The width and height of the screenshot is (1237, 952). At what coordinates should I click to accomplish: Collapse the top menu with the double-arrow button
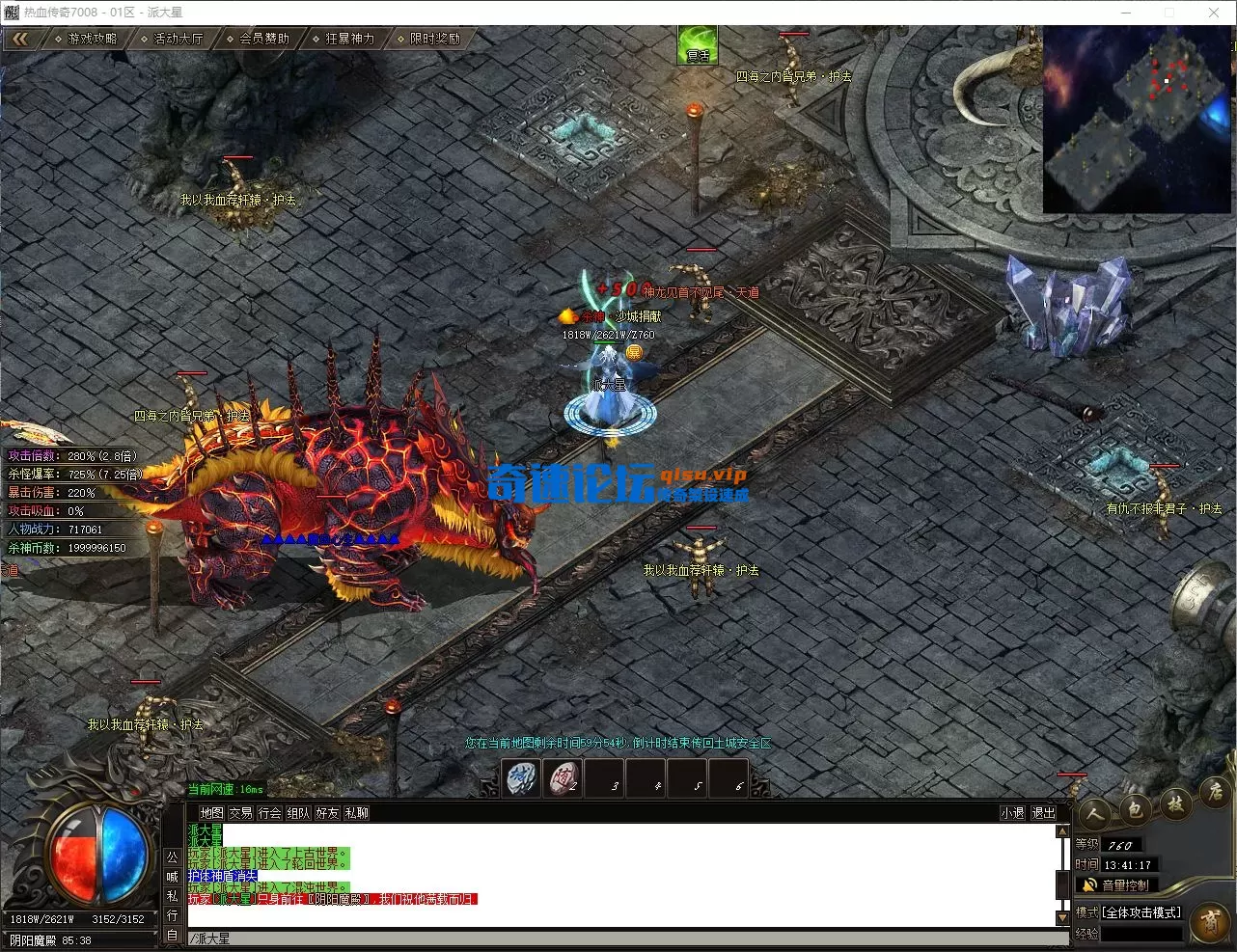tap(19, 39)
